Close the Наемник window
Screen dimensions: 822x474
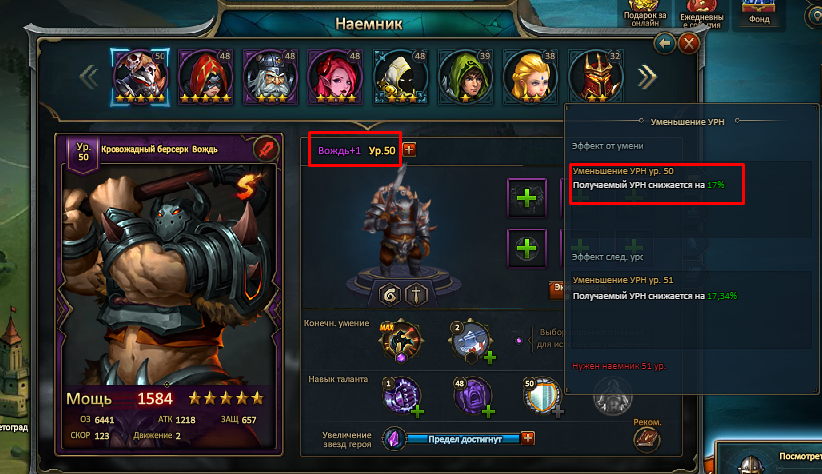[x=689, y=44]
